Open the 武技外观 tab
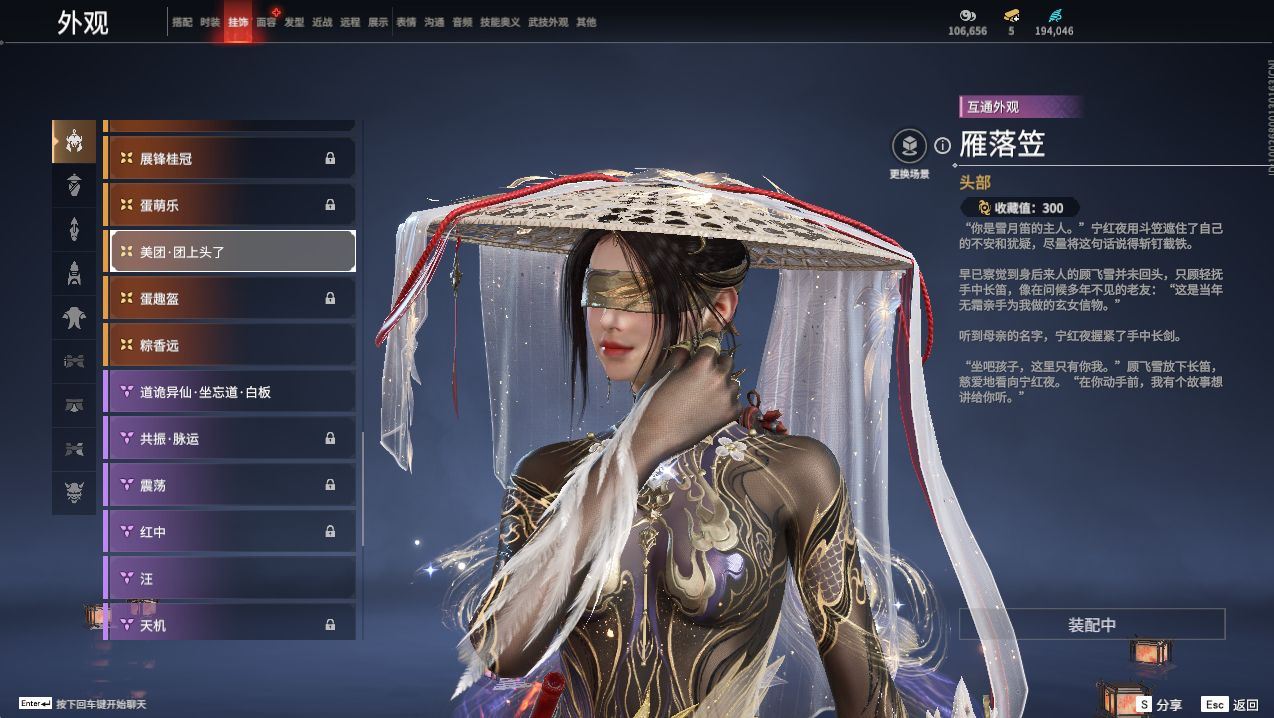 pos(548,22)
